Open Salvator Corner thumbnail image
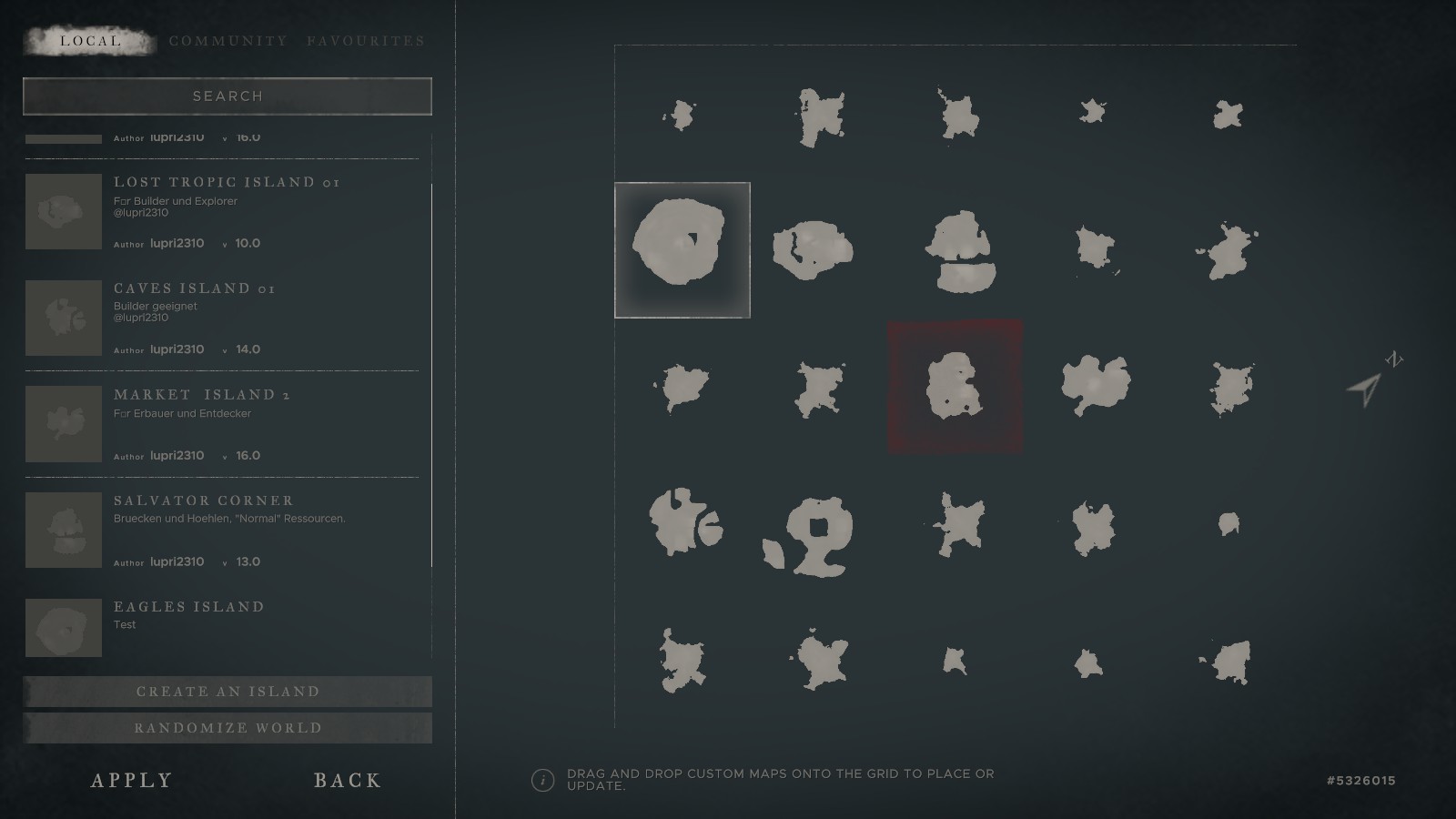Image resolution: width=1456 pixels, height=819 pixels. point(64,530)
